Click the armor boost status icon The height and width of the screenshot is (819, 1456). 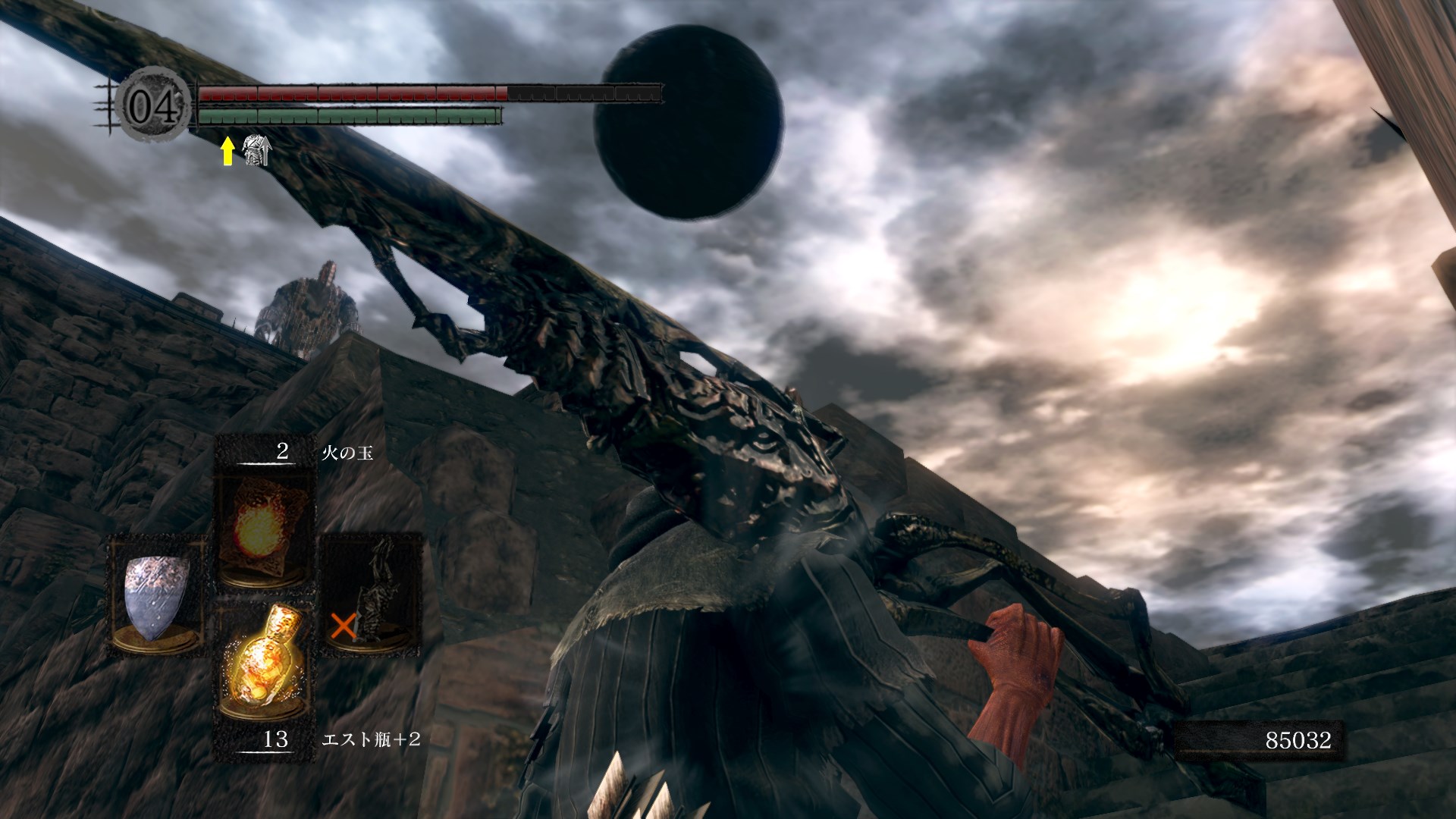(255, 151)
